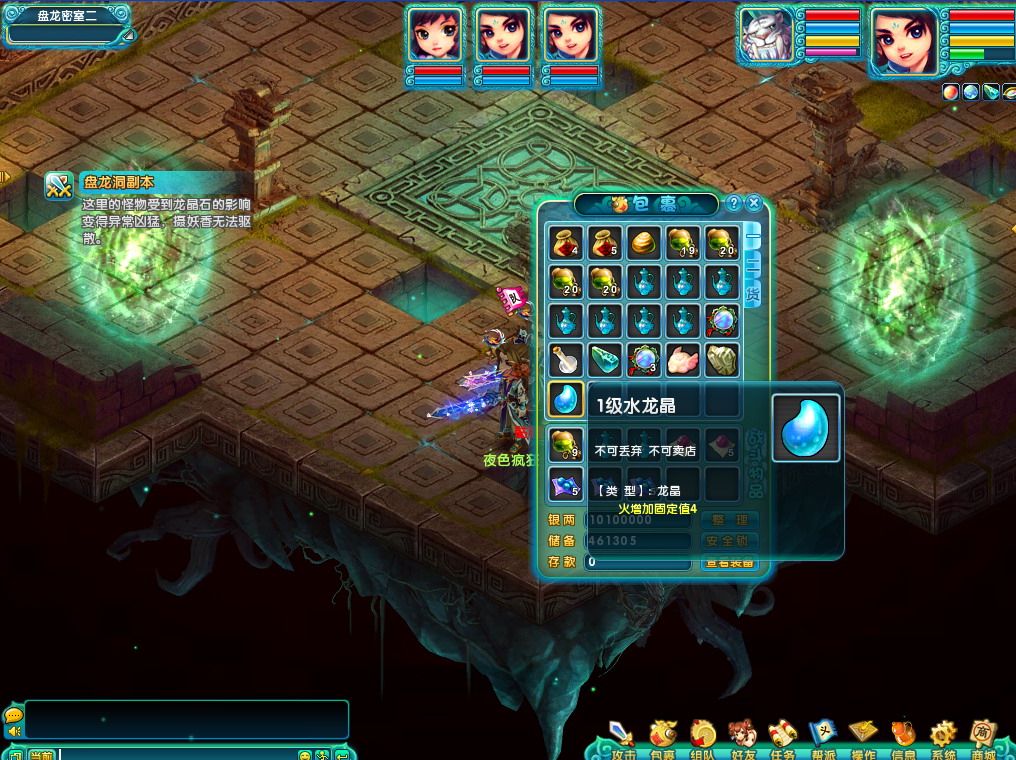Open the 组队 team menu
The width and height of the screenshot is (1016, 760).
click(703, 740)
